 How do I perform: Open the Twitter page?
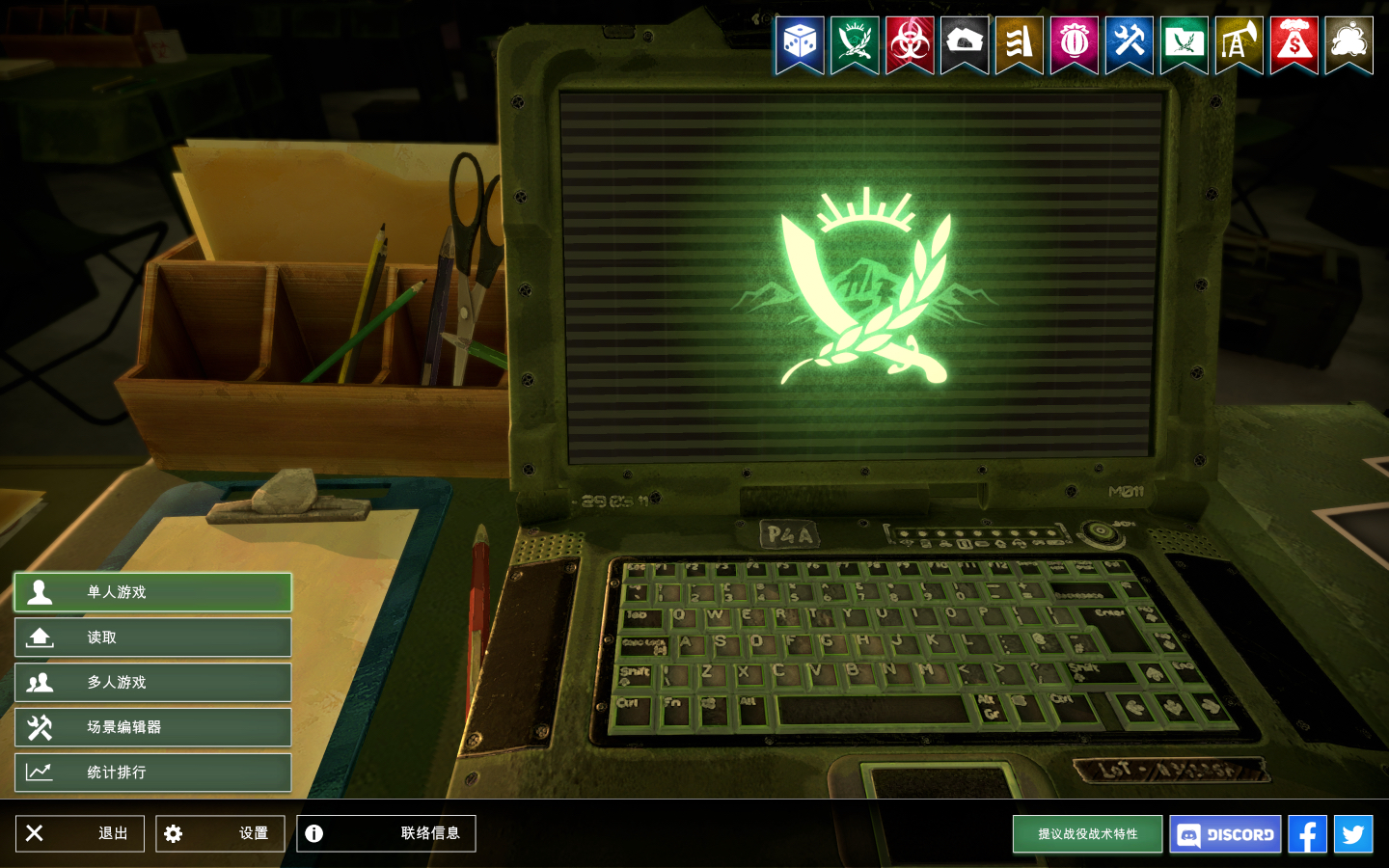click(x=1353, y=834)
